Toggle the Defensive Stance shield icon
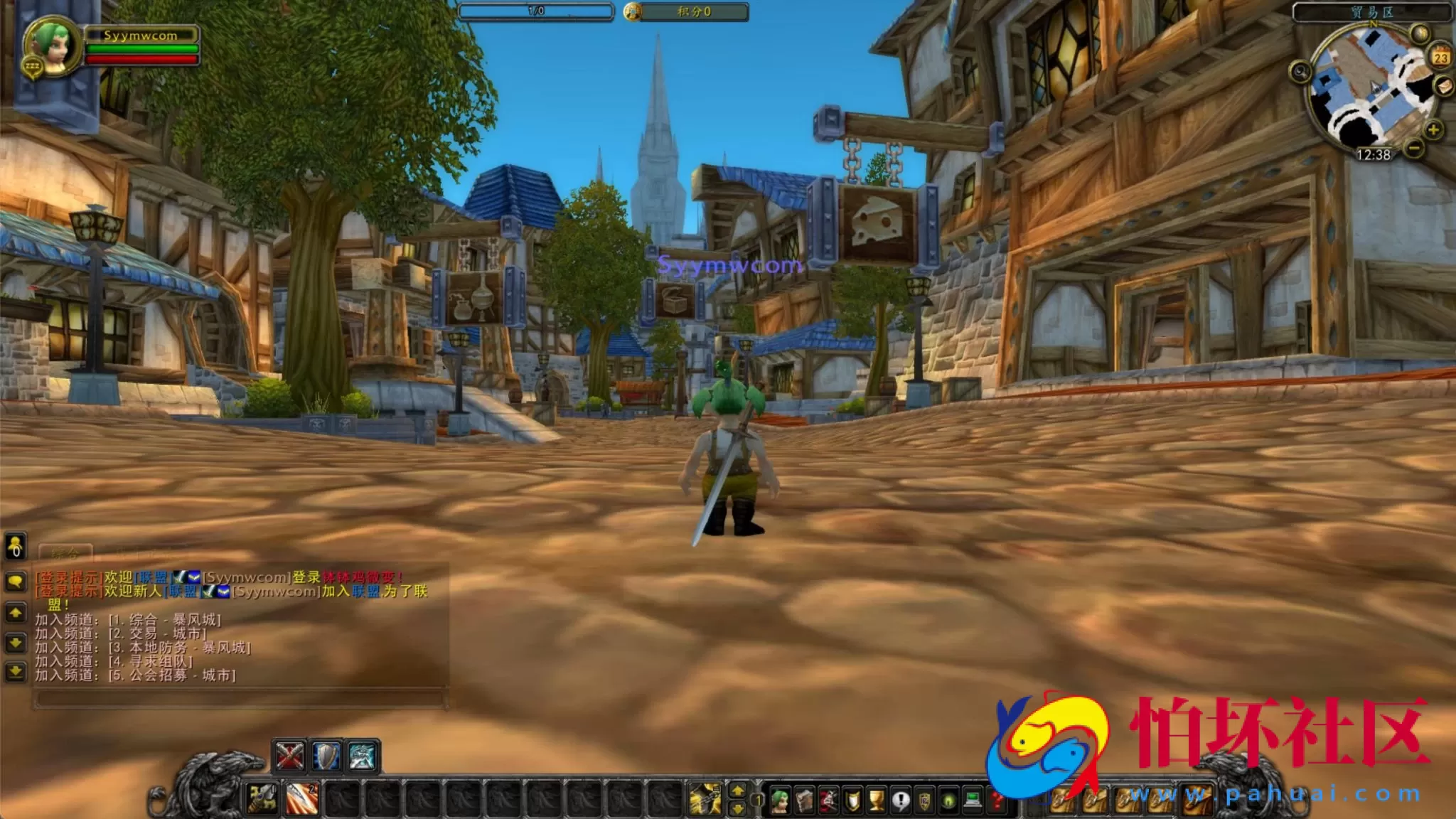The image size is (1456, 819). coord(326,755)
